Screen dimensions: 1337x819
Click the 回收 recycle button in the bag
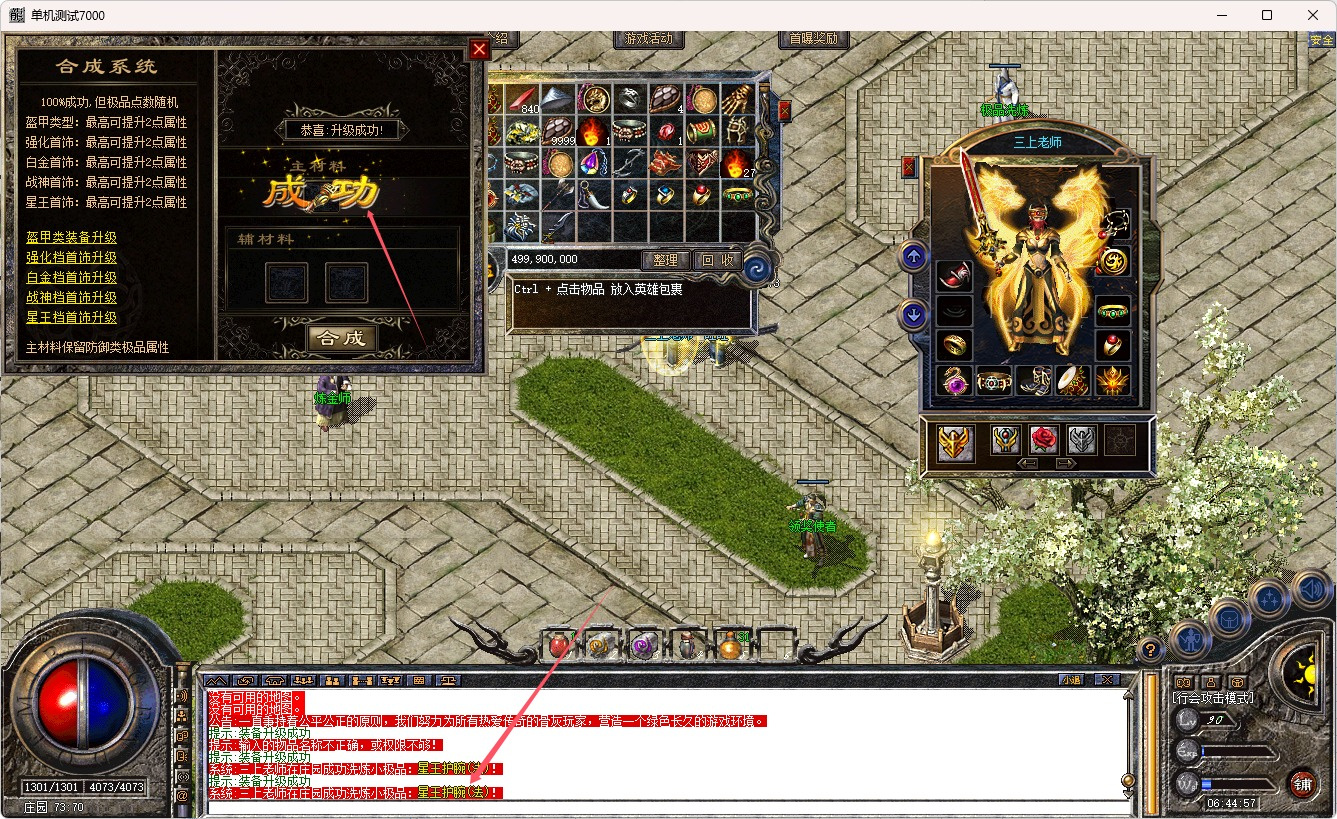point(716,260)
